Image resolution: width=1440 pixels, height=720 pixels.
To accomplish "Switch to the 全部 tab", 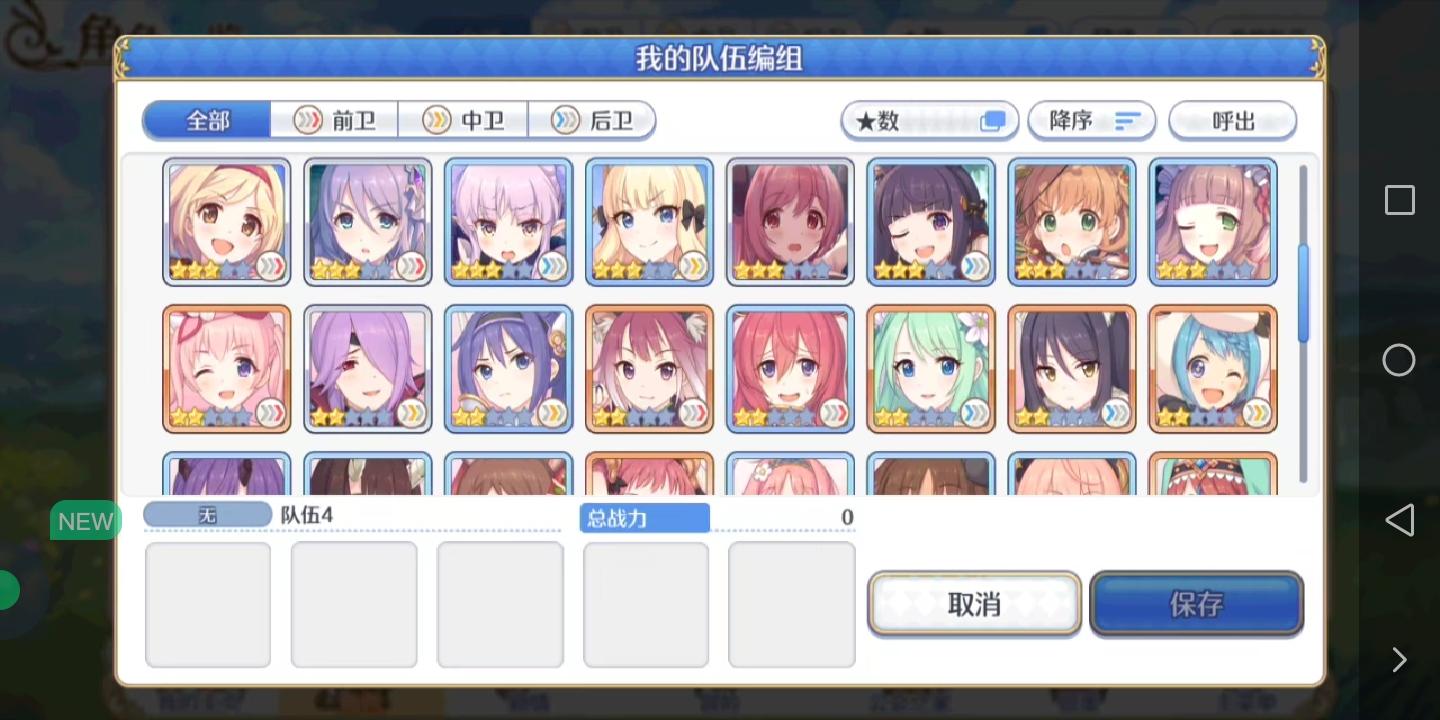I will coord(206,118).
